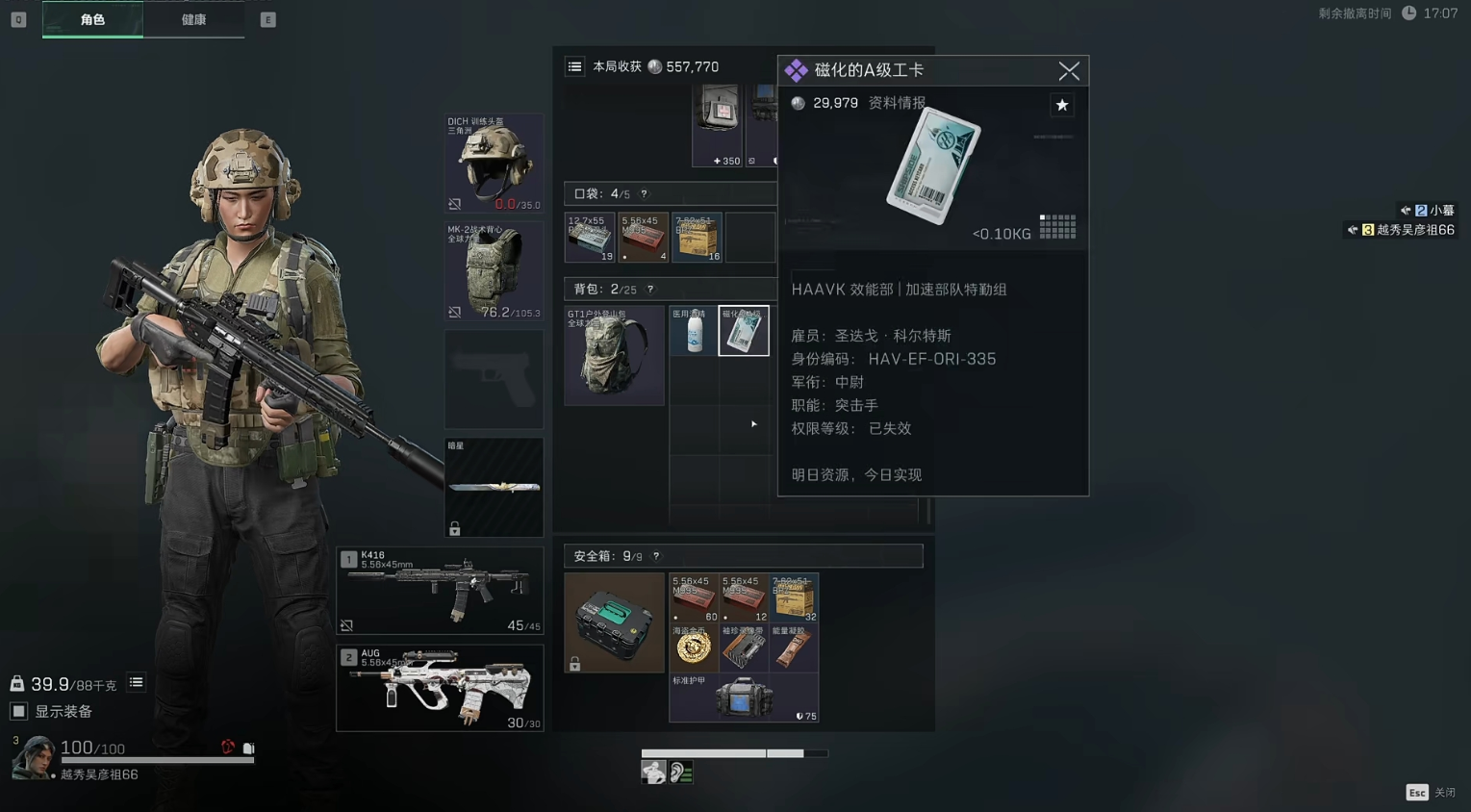Click the standing posture icon at bottom center
1471x812 pixels.
(654, 771)
